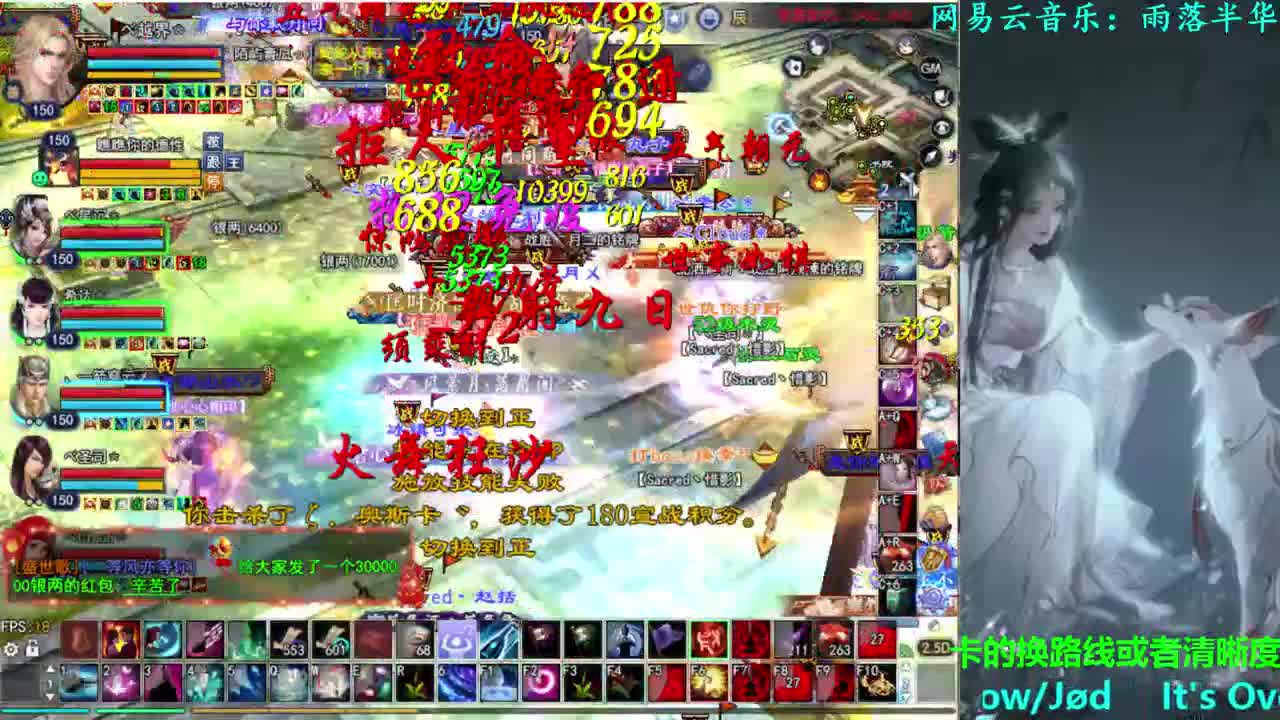
Task: Click the GM icon beside the minimap
Action: (929, 67)
